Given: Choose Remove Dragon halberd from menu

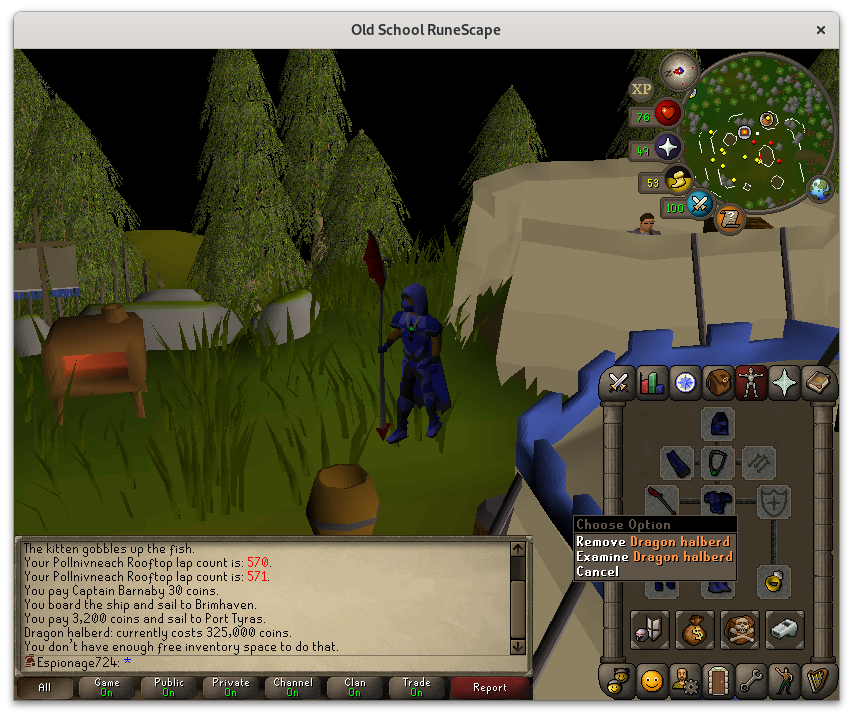Looking at the screenshot, I should pos(653,541).
